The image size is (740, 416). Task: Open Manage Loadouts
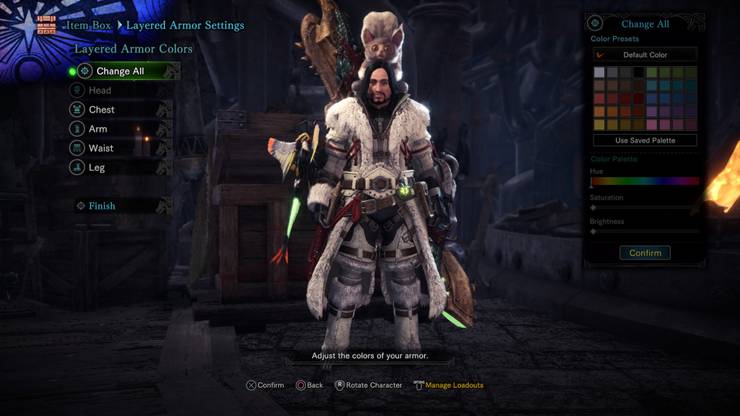453,385
